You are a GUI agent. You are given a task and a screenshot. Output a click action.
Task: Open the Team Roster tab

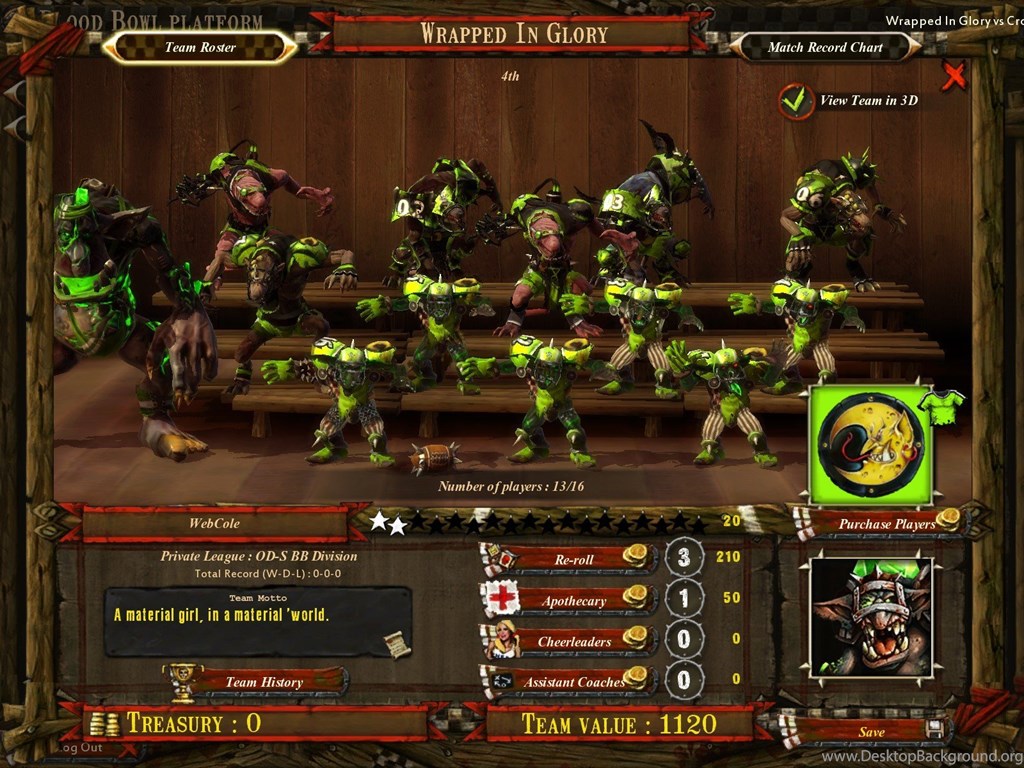pos(200,47)
